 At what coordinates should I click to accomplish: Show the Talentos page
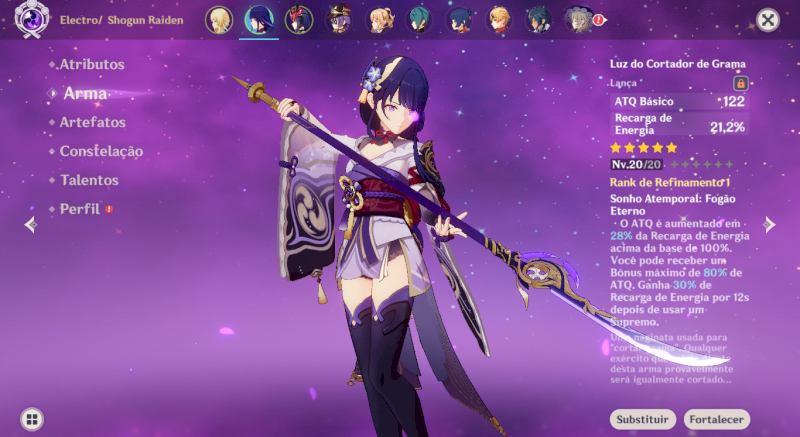click(89, 180)
